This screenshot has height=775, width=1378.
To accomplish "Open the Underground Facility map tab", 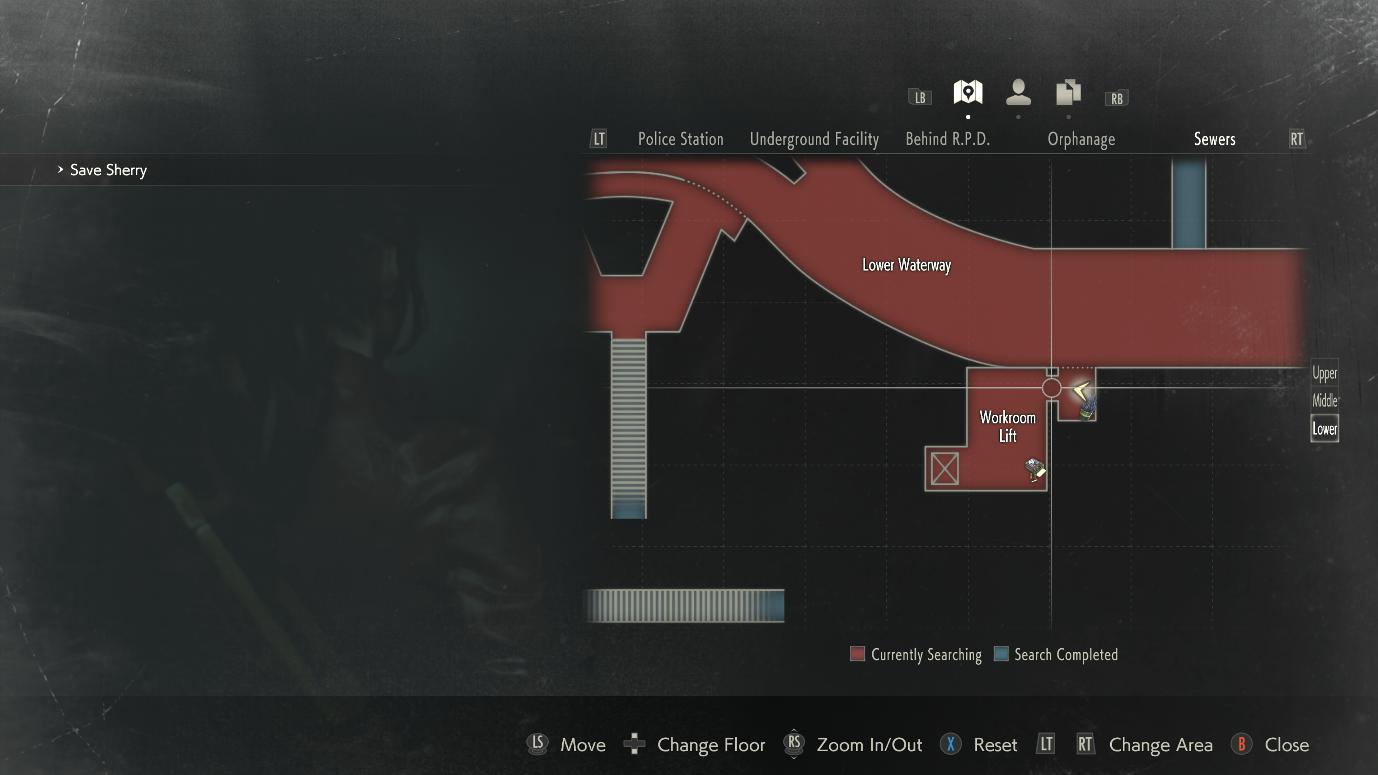I will click(x=814, y=139).
